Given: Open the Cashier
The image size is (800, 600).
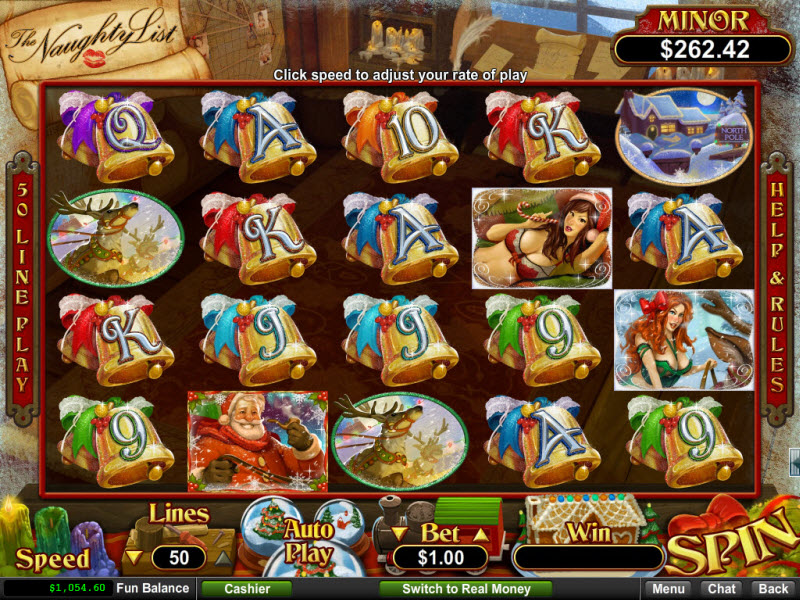Looking at the screenshot, I should point(247,589).
